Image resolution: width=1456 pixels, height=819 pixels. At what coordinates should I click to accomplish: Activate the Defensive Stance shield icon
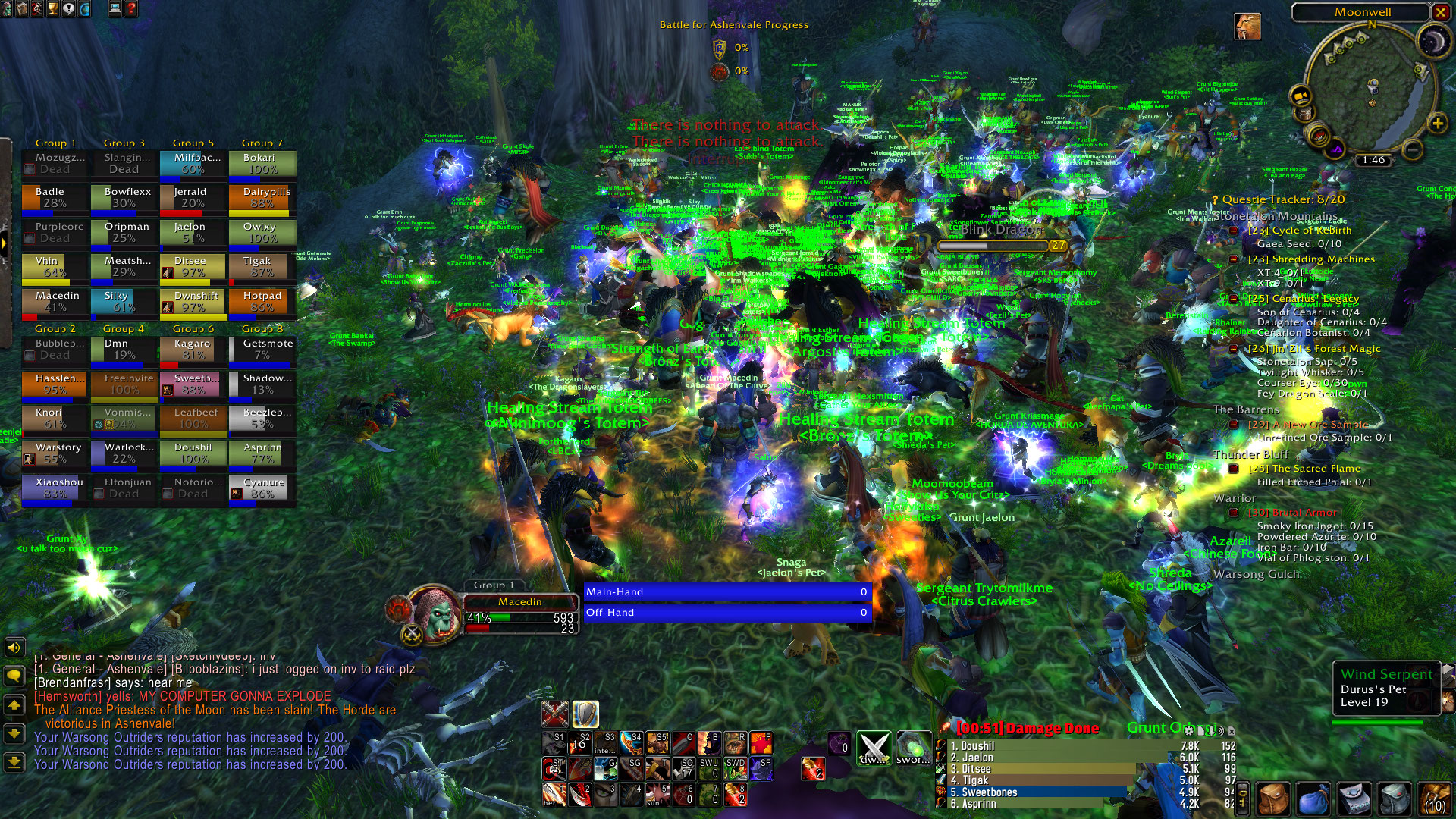click(585, 714)
